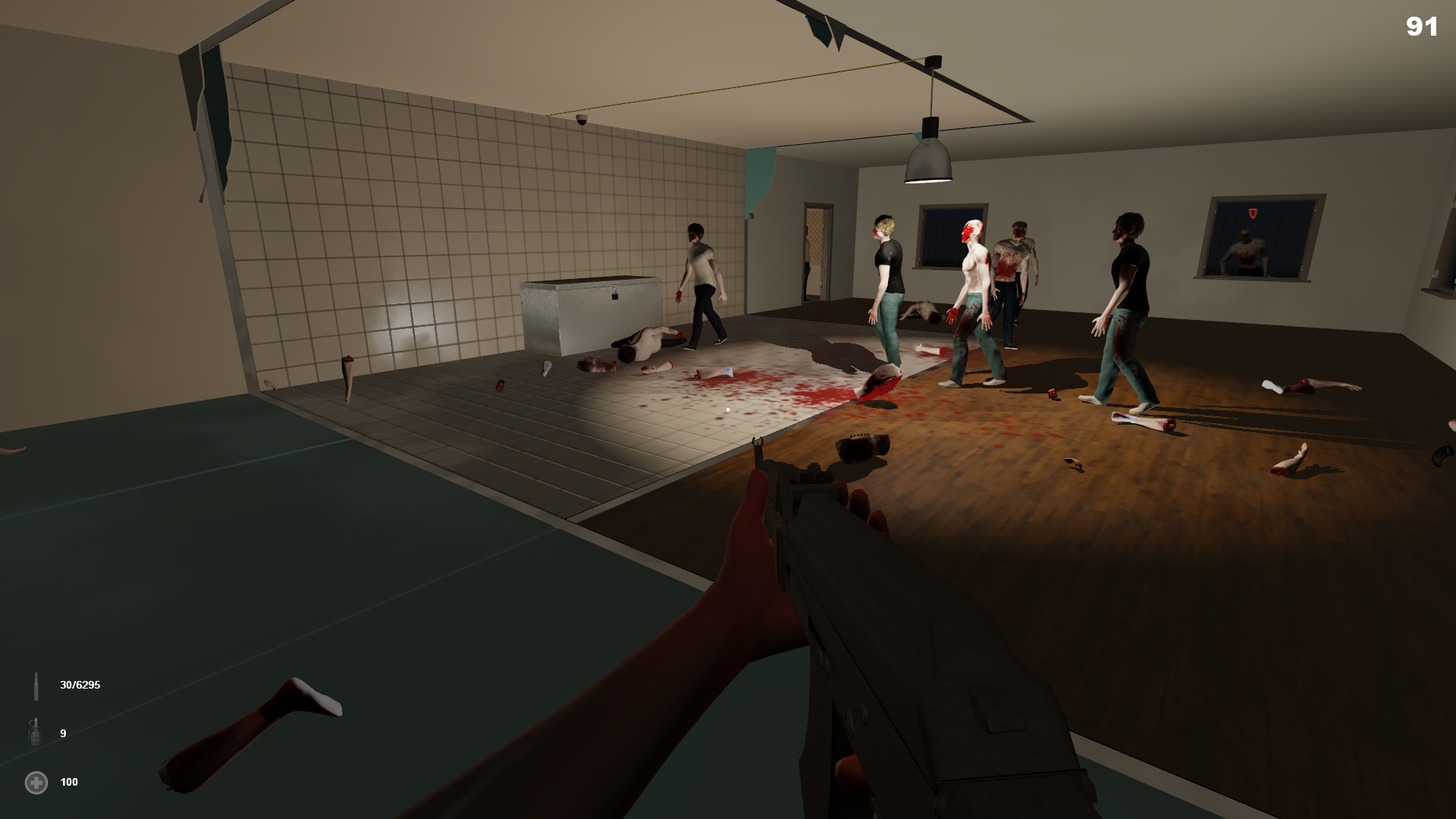Screen dimensions: 1456x819
Task: Click the ammo readout 30/6295
Action: pos(80,684)
